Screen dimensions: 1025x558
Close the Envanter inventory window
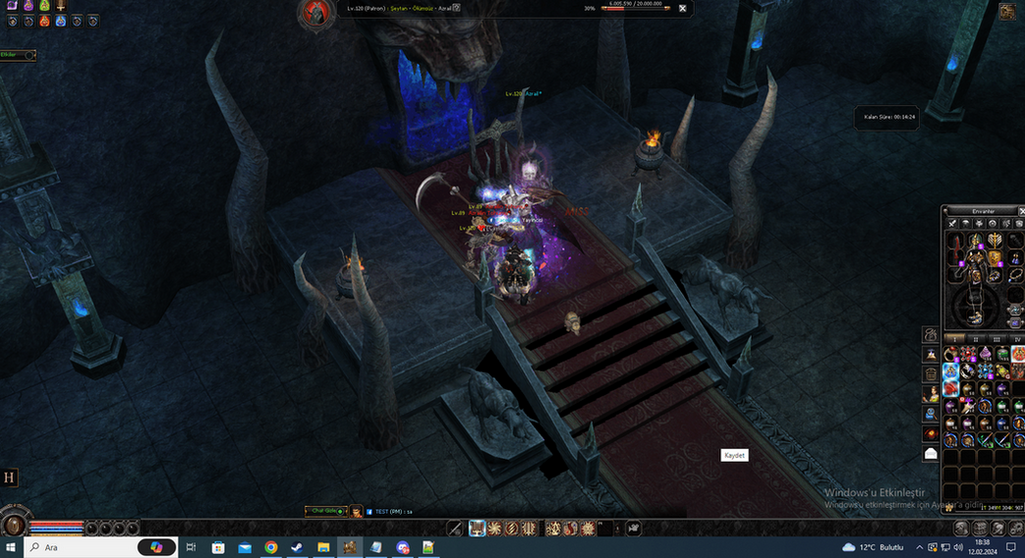1021,211
